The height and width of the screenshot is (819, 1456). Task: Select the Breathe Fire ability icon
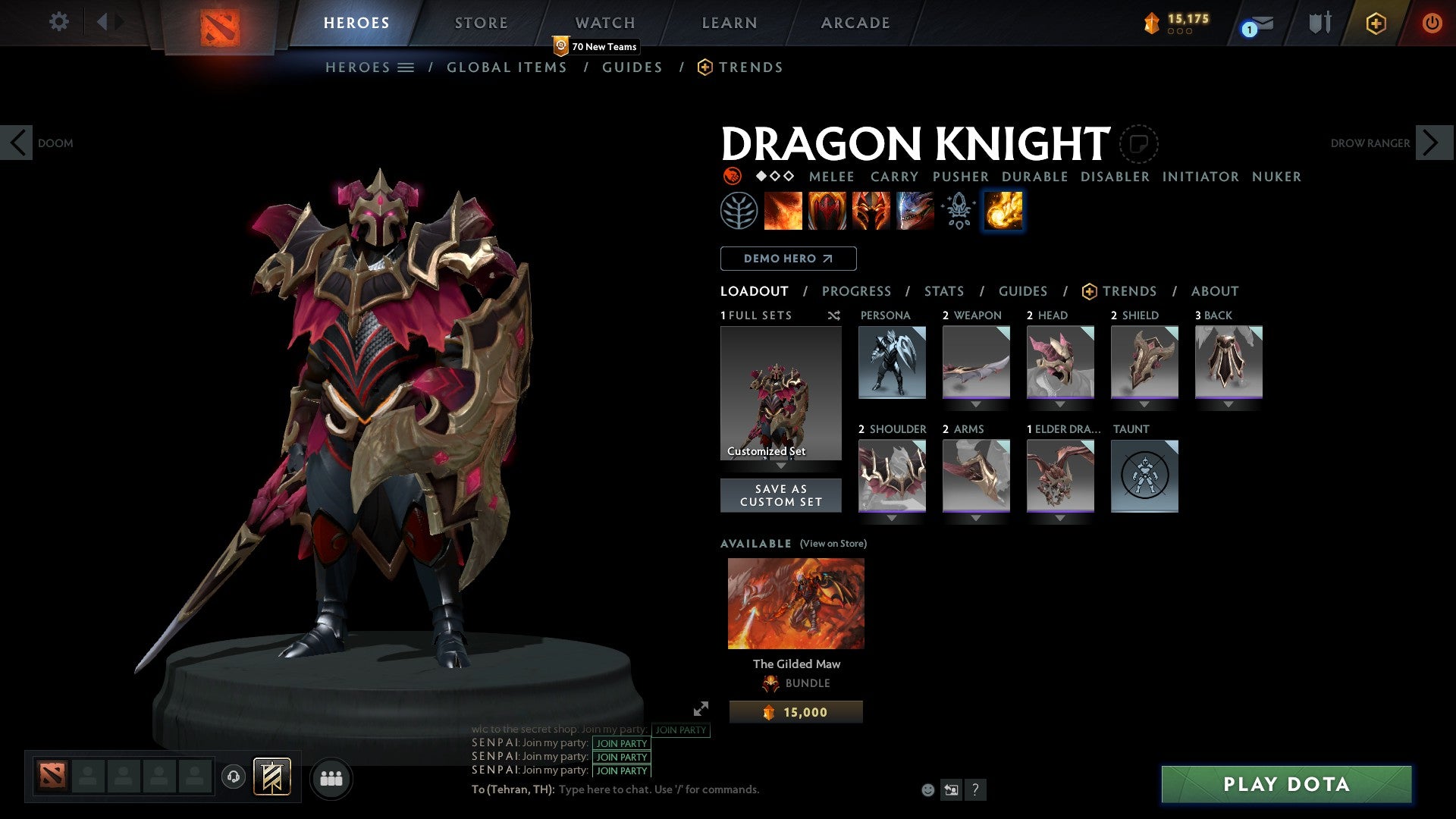point(783,210)
